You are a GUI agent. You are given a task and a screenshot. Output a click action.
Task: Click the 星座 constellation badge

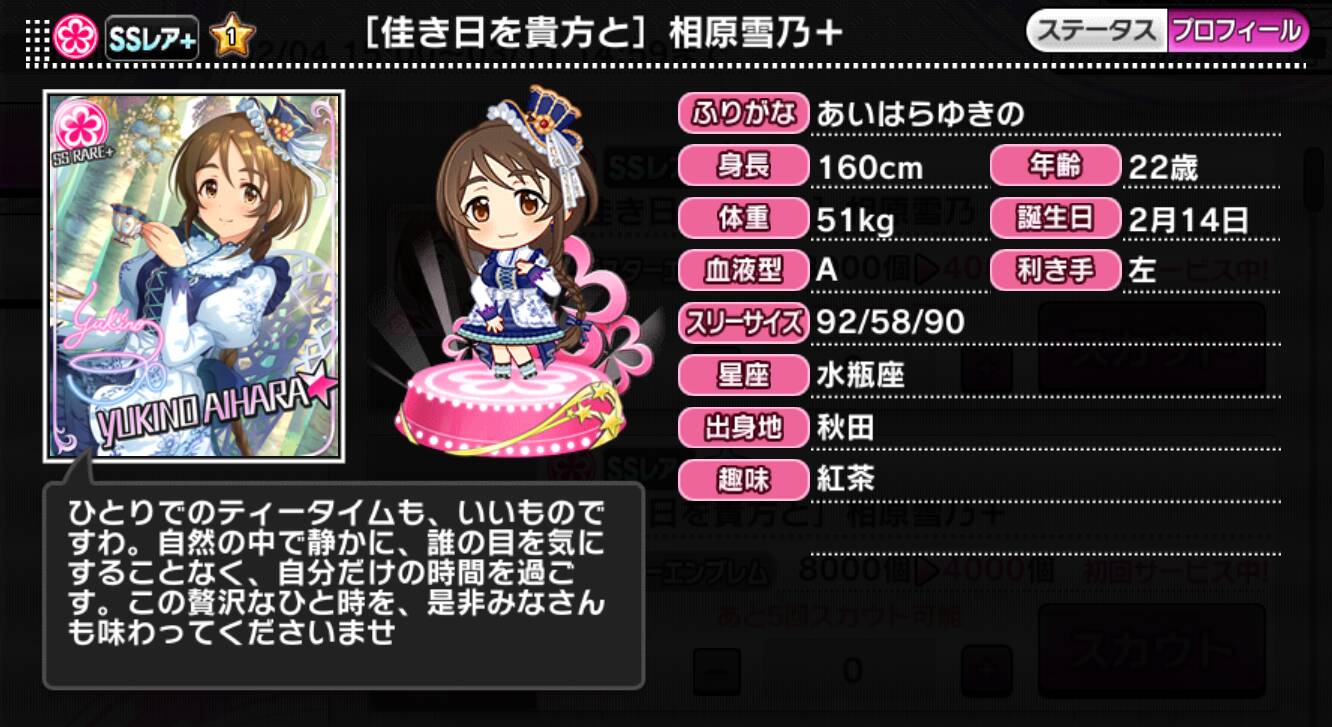[x=741, y=375]
